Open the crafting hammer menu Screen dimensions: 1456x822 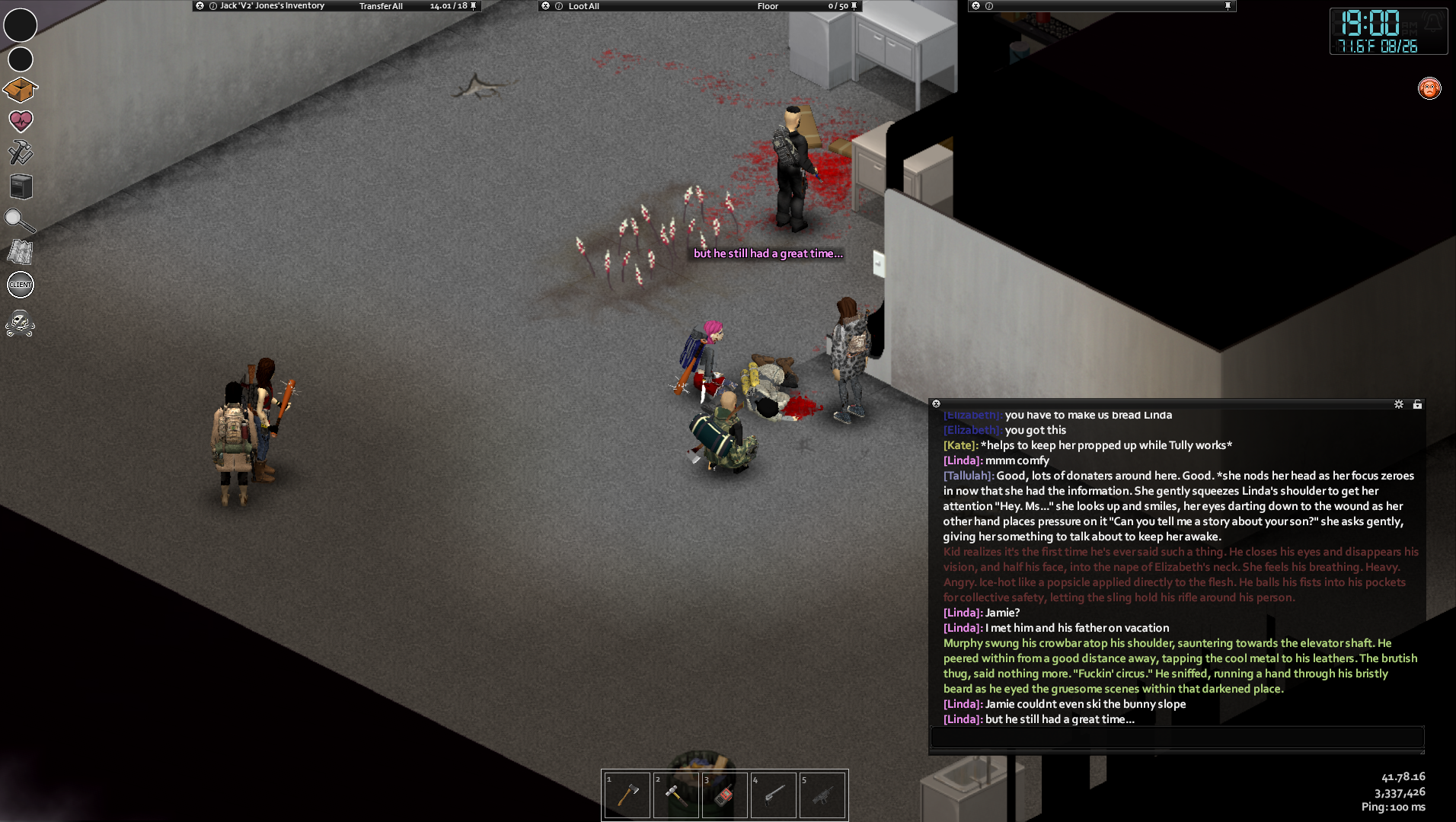pos(21,153)
